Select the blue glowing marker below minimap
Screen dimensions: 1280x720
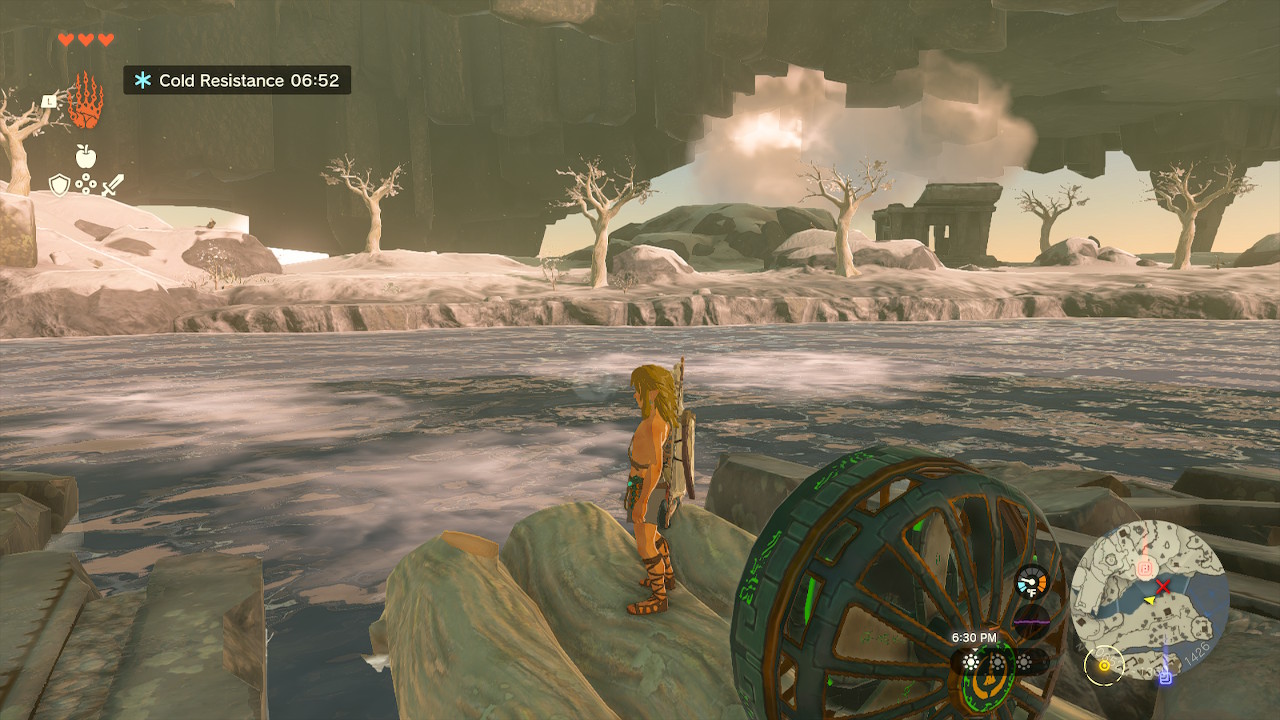(x=1165, y=676)
